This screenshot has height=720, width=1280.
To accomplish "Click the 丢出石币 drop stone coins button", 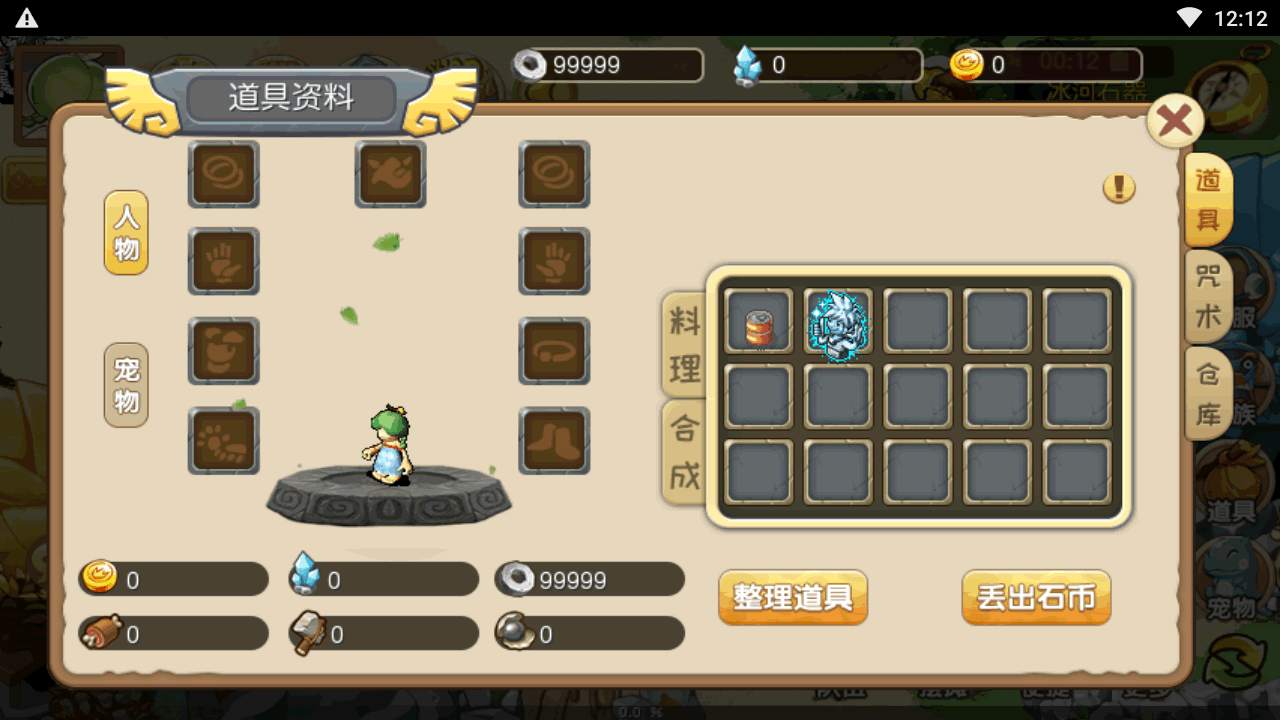I will (x=1036, y=597).
